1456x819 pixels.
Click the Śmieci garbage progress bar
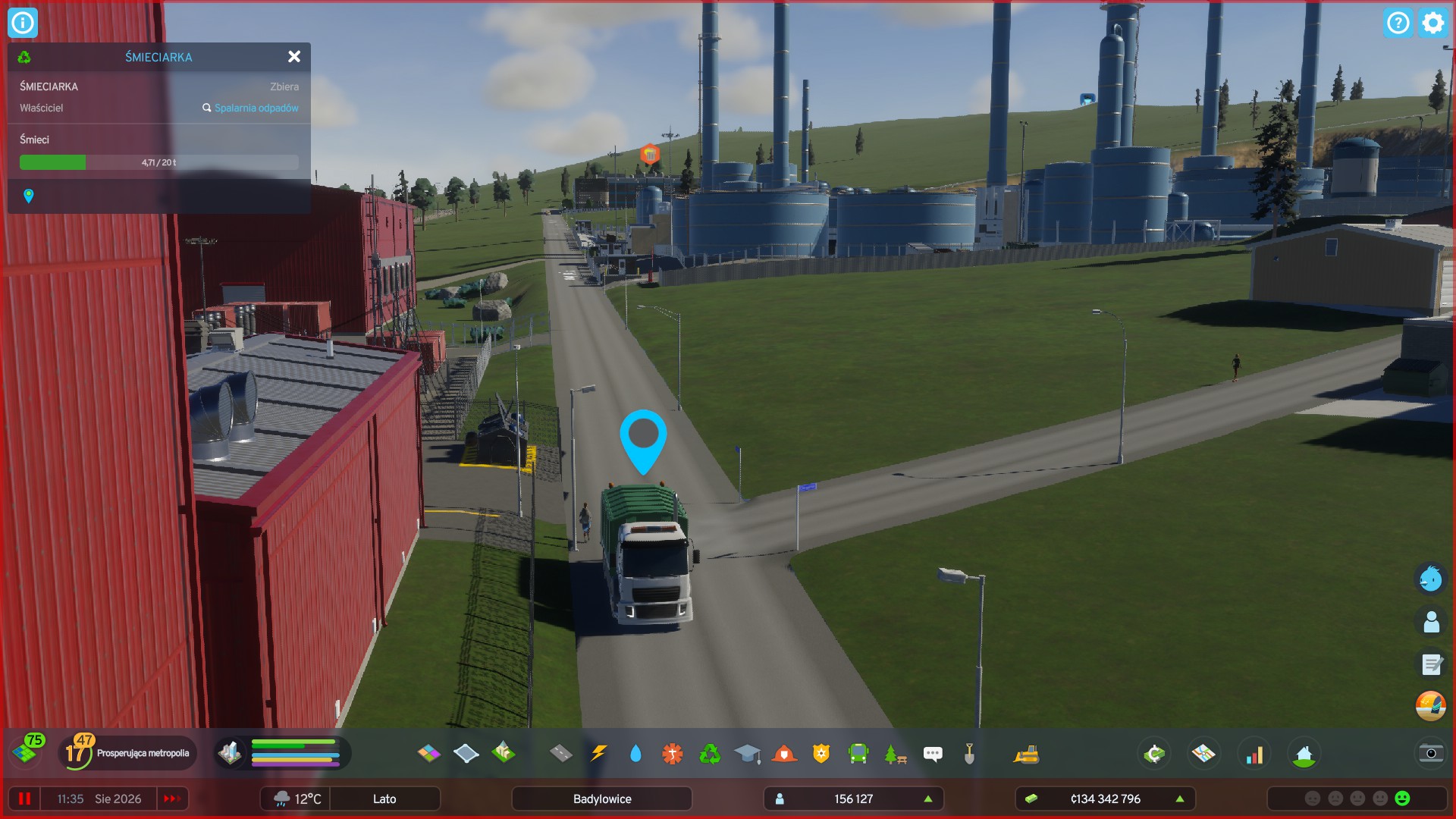[x=158, y=162]
